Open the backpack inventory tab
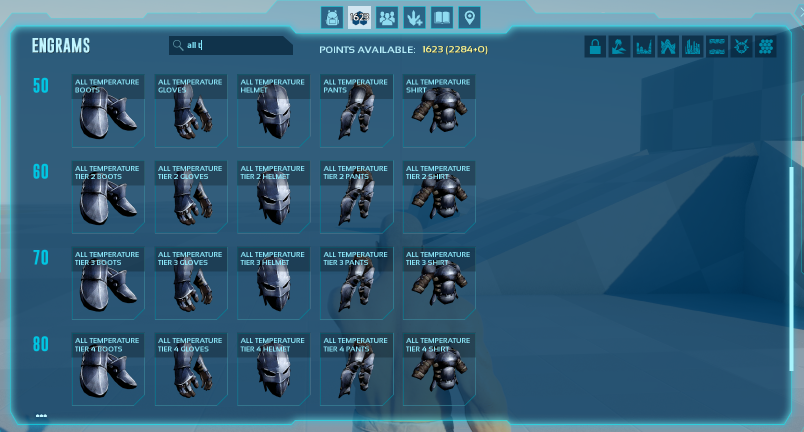The image size is (804, 432). coord(332,18)
